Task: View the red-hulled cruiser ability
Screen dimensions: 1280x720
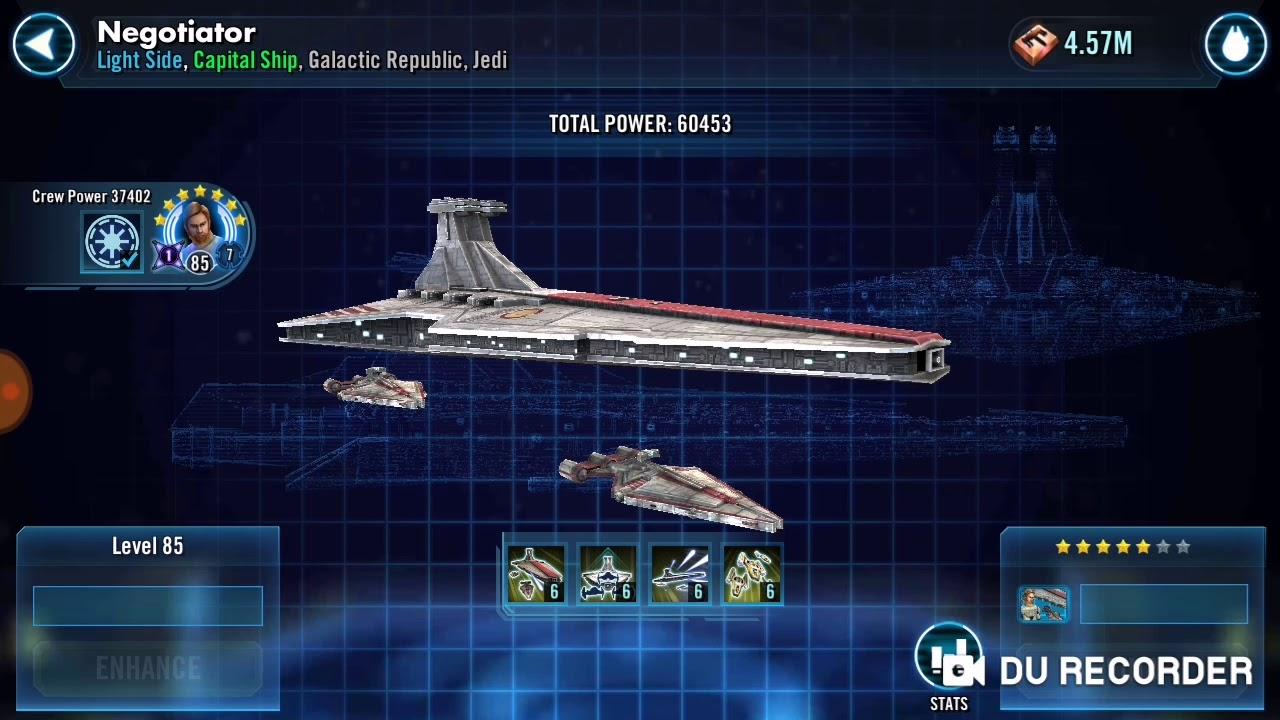Action: pos(535,575)
